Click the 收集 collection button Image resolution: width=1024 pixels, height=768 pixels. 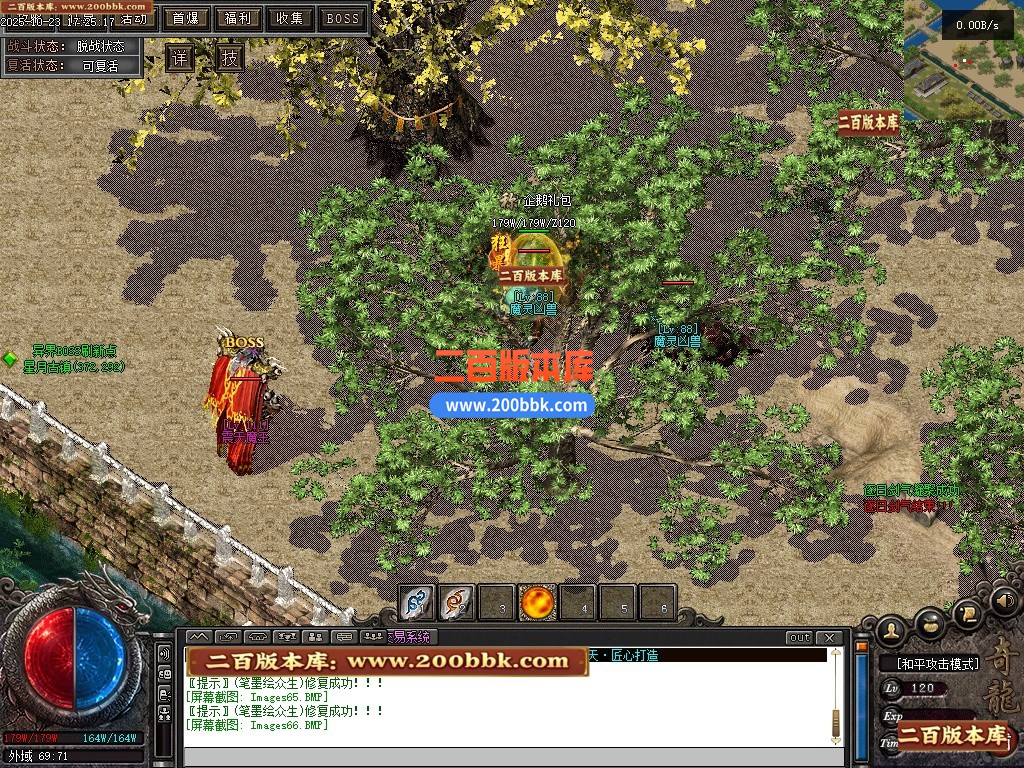pyautogui.click(x=290, y=18)
